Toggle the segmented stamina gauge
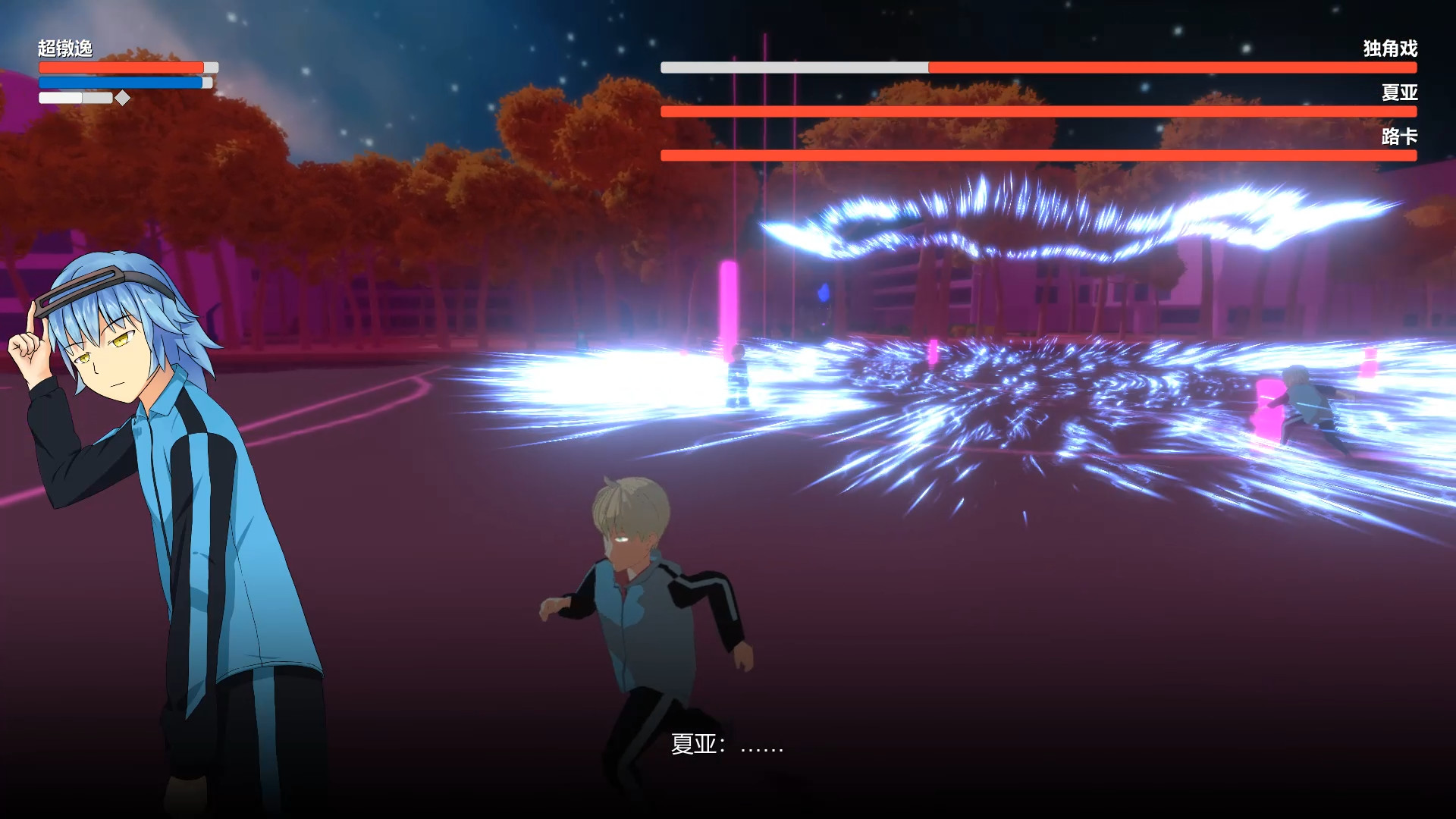This screenshot has height=819, width=1456. pyautogui.click(x=76, y=97)
